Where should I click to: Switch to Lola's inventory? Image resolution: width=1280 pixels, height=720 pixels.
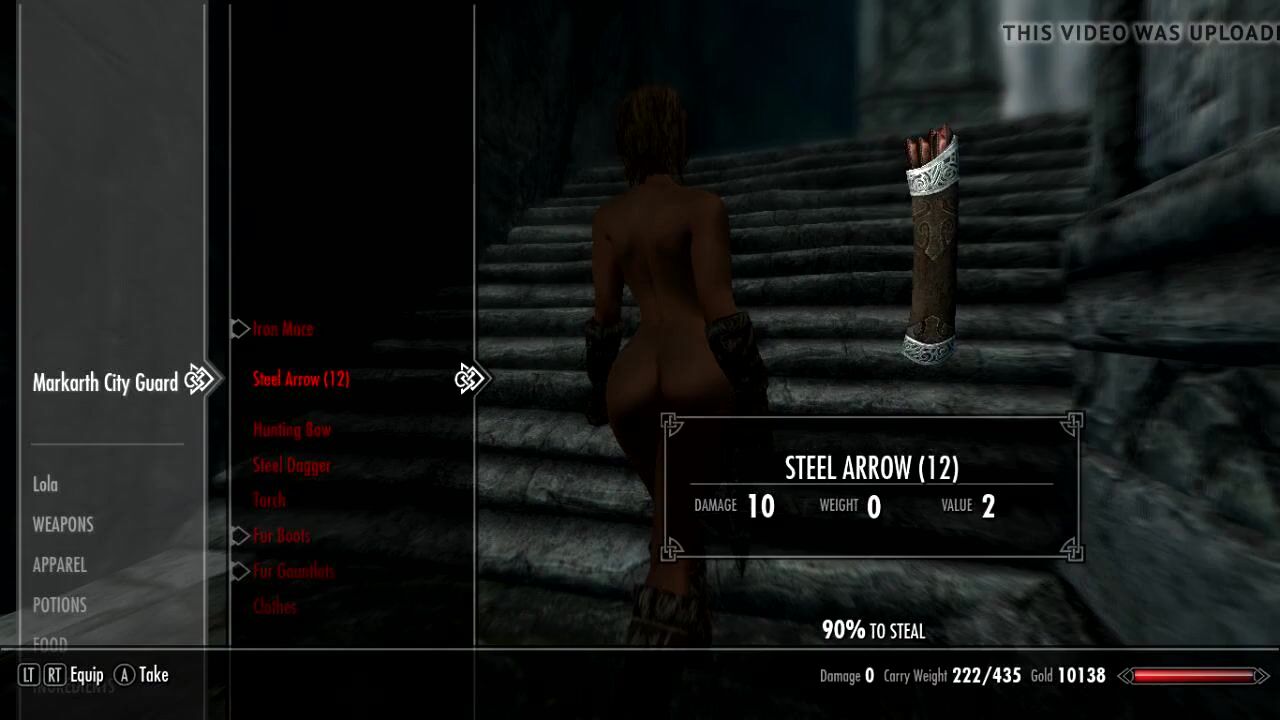coord(46,485)
